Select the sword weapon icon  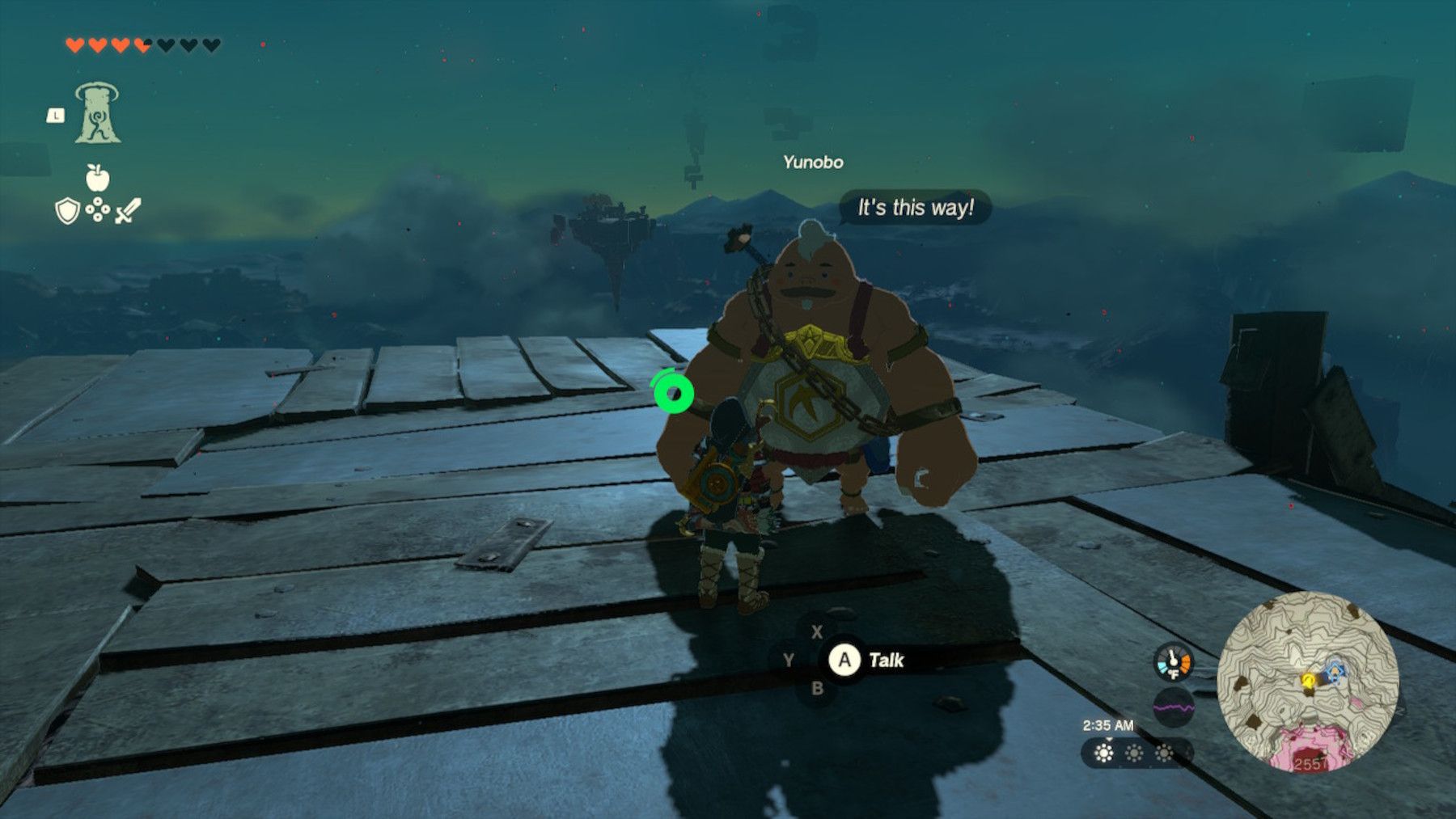pos(129,212)
